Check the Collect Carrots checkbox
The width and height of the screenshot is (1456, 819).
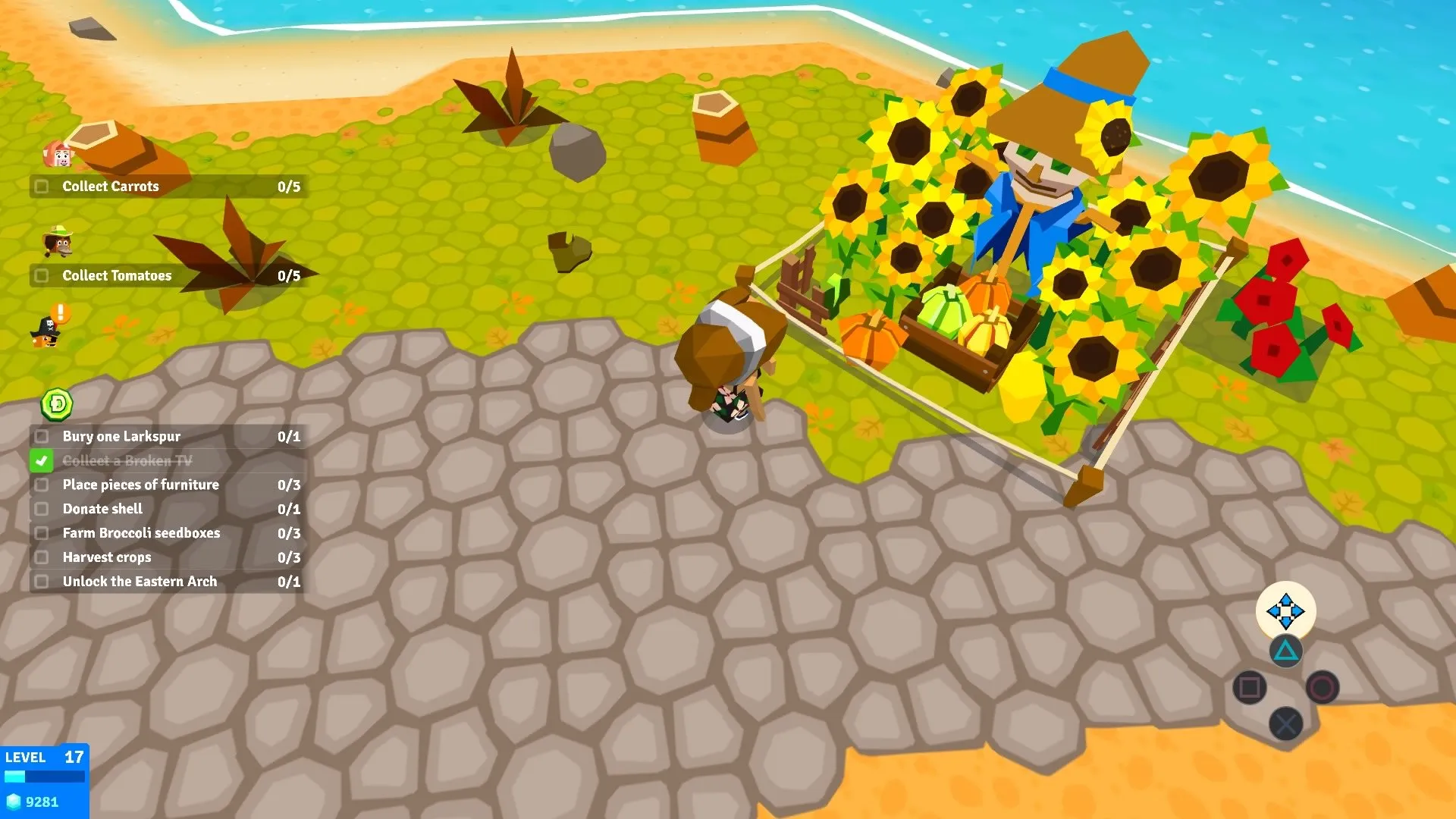pyautogui.click(x=42, y=186)
